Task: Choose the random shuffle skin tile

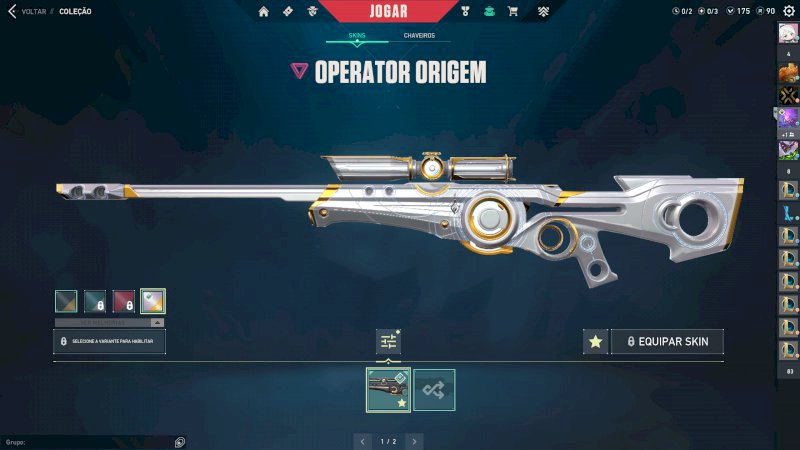Action: coord(434,390)
